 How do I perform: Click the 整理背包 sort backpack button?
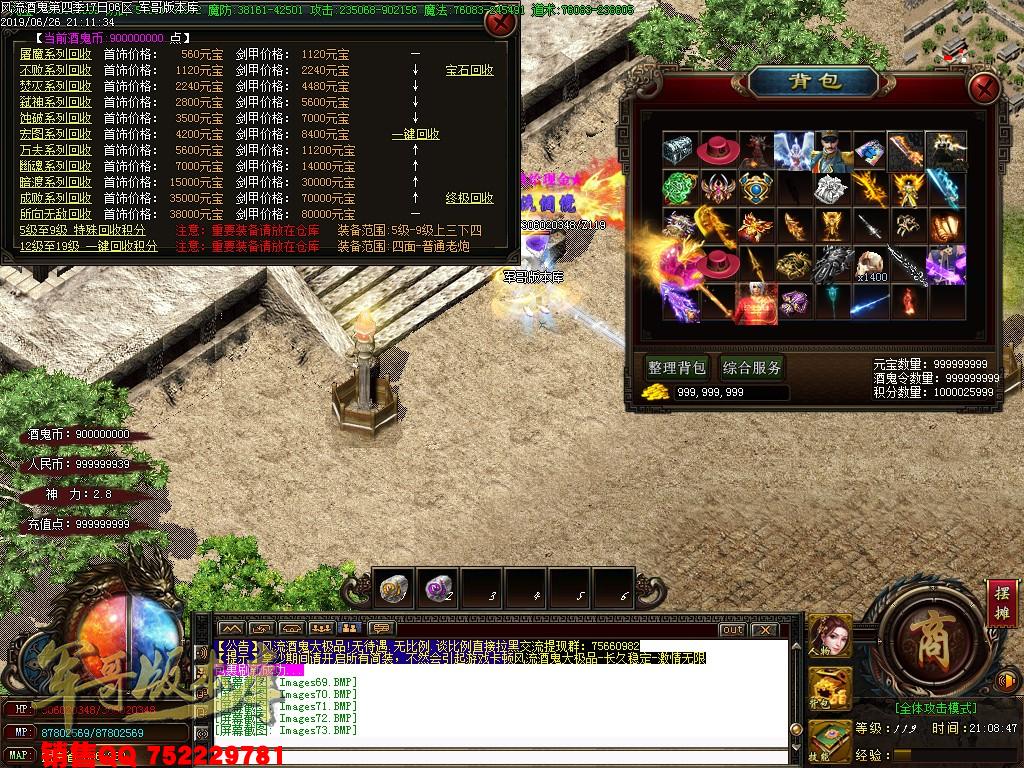(676, 367)
